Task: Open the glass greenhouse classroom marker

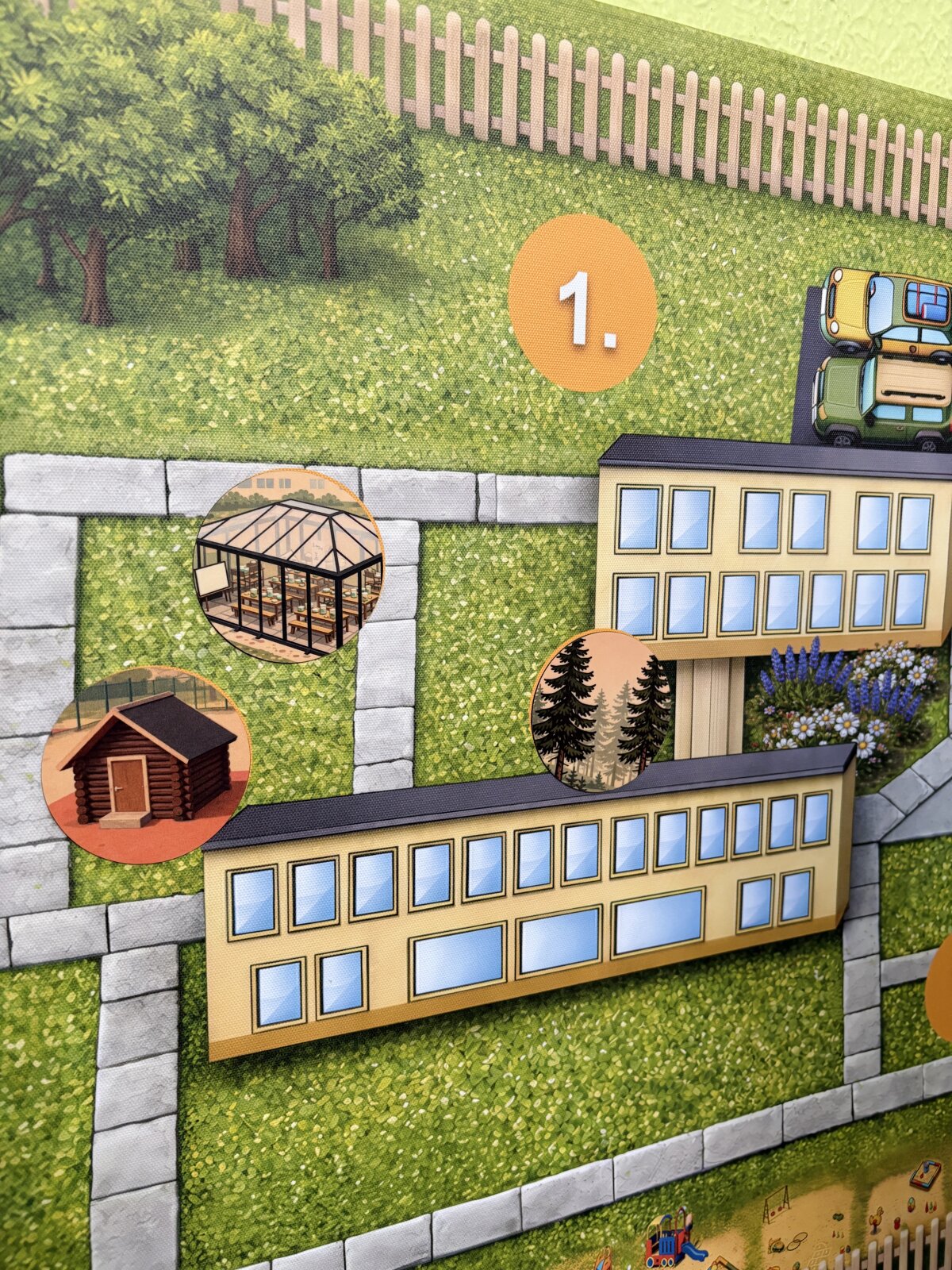Action: (x=288, y=565)
